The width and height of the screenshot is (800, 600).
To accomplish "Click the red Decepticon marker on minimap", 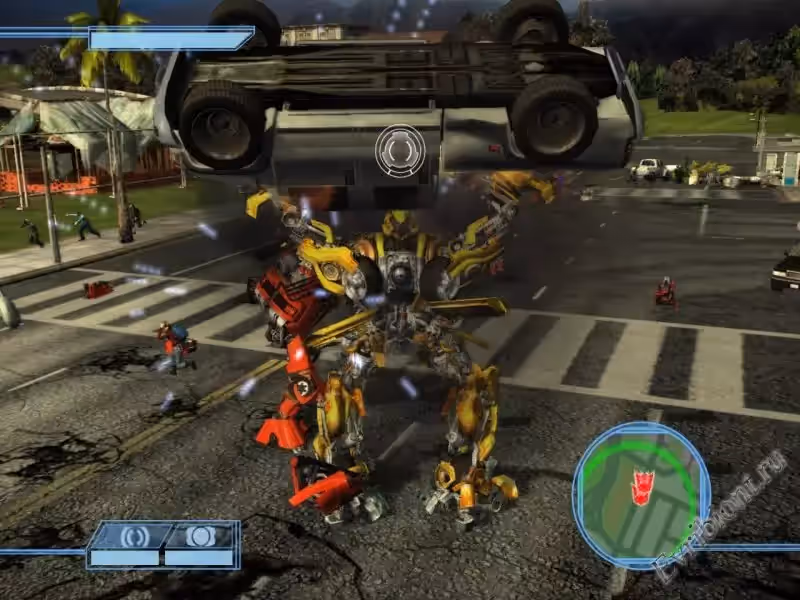I will point(640,486).
